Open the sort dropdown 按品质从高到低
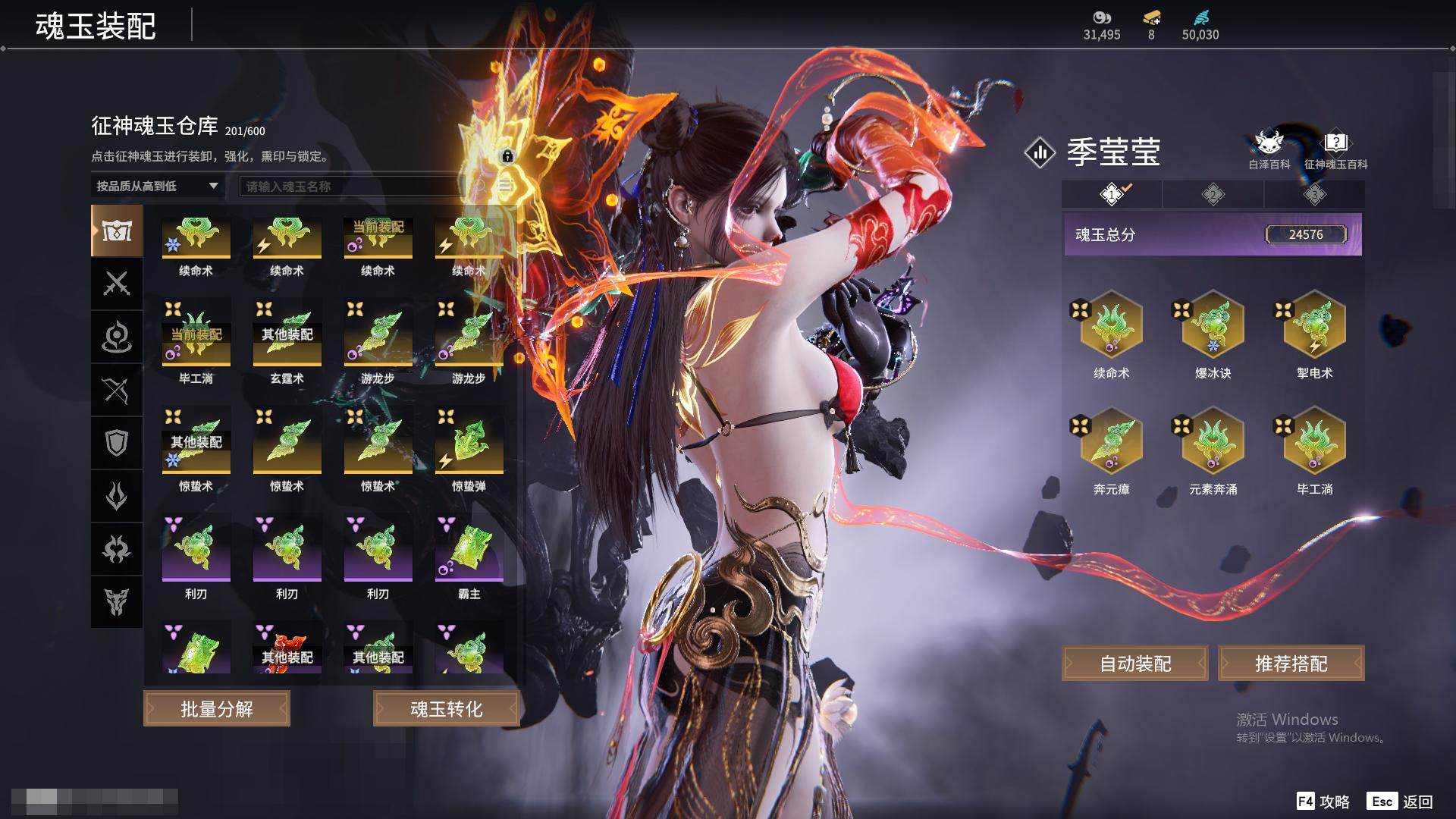This screenshot has height=819, width=1456. tap(157, 186)
